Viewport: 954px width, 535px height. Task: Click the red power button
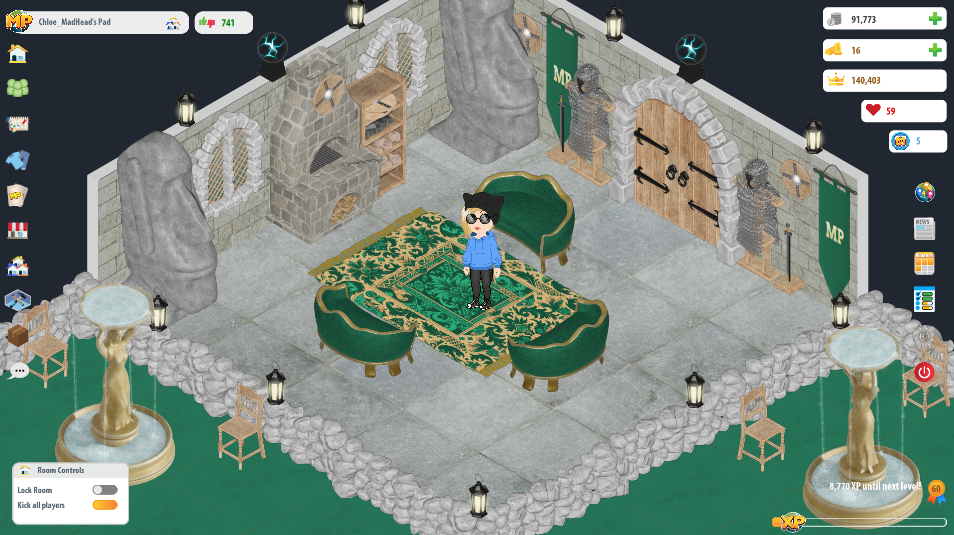[x=924, y=372]
